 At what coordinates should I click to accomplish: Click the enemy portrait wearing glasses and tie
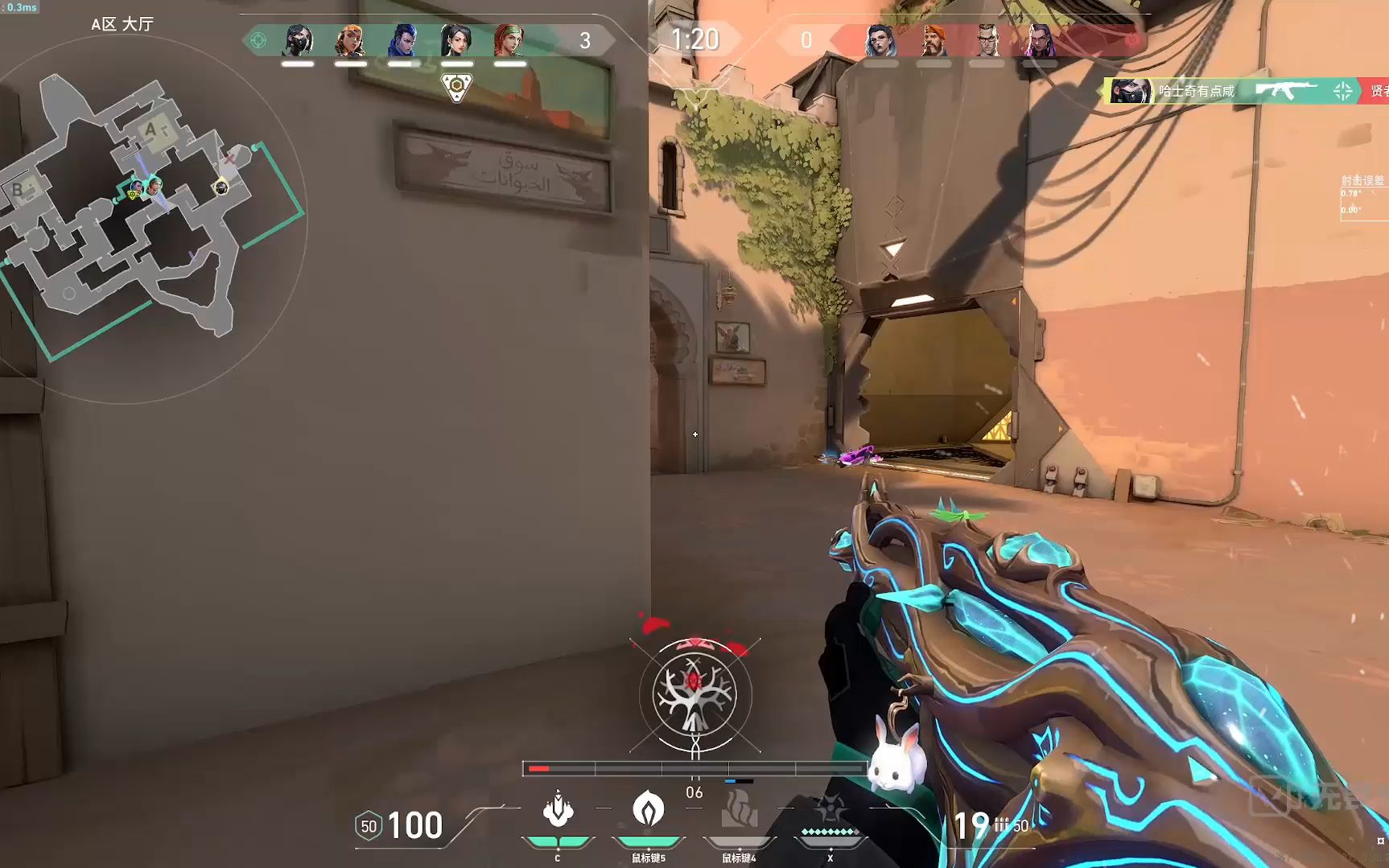point(987,40)
